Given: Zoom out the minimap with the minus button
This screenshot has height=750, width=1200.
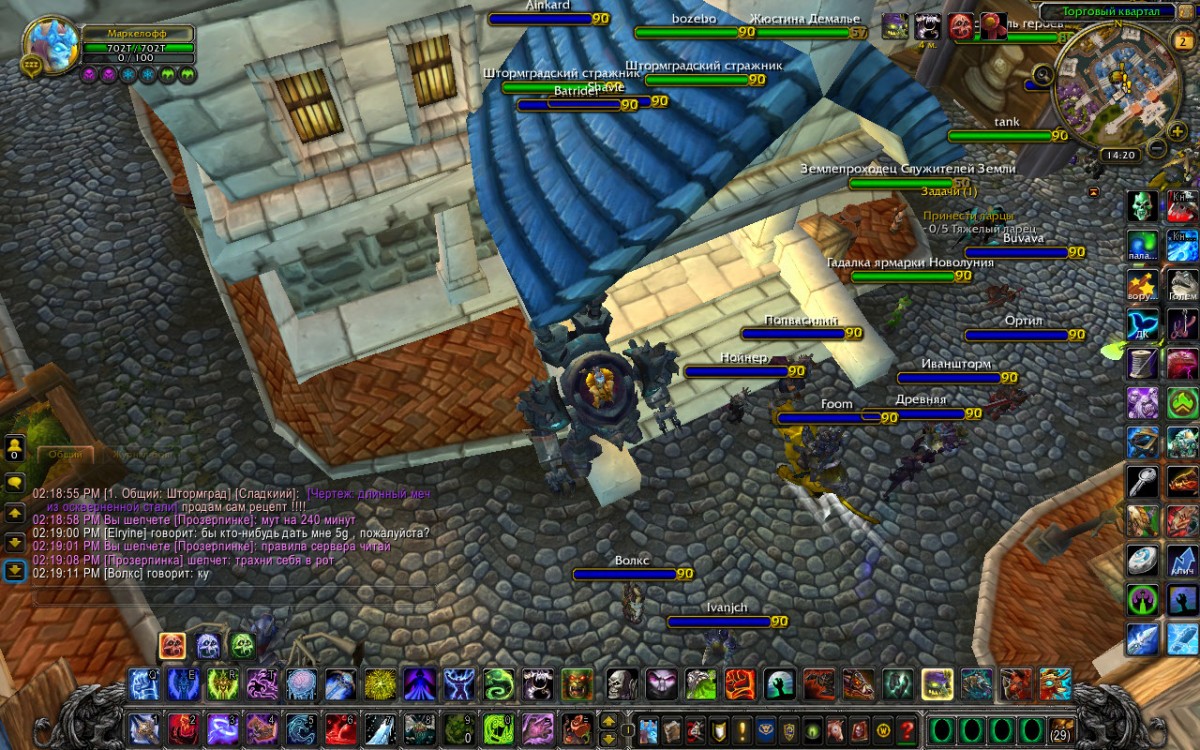Looking at the screenshot, I should click(1155, 148).
